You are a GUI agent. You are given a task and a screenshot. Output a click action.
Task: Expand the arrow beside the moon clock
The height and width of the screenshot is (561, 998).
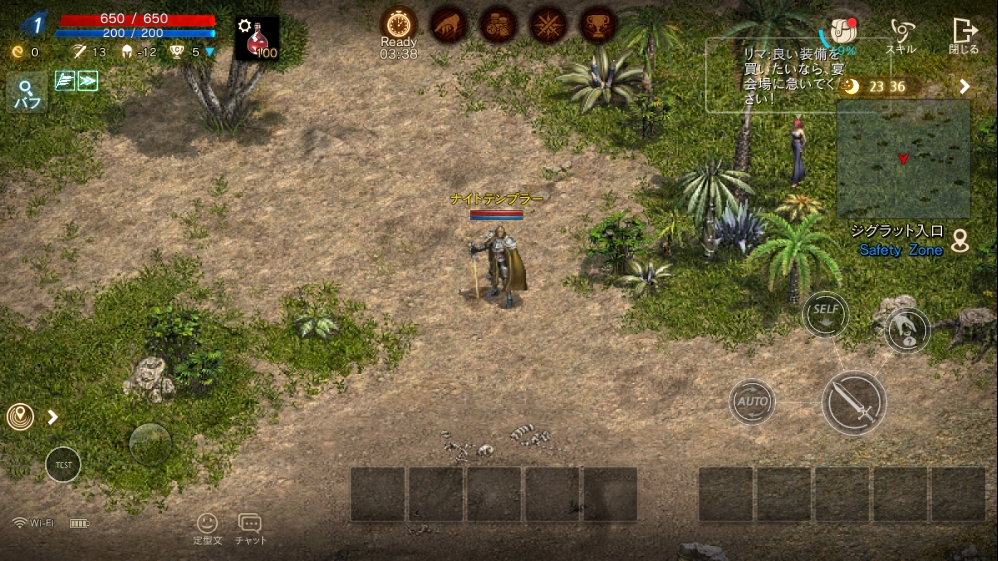point(965,87)
